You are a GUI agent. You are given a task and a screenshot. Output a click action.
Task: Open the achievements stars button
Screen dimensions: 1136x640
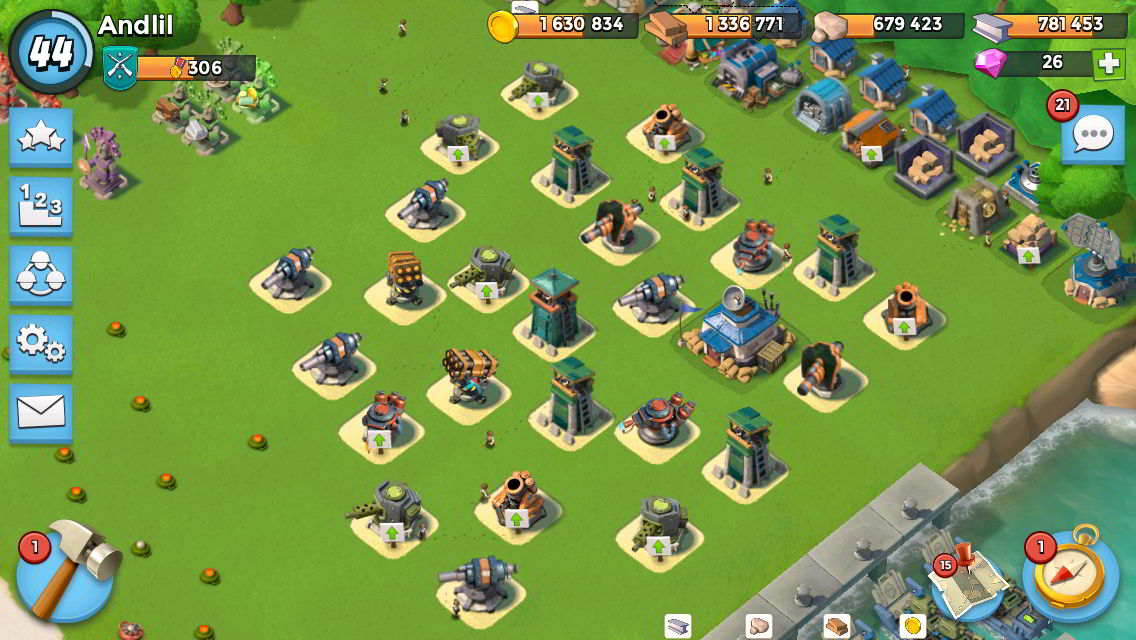(41, 137)
